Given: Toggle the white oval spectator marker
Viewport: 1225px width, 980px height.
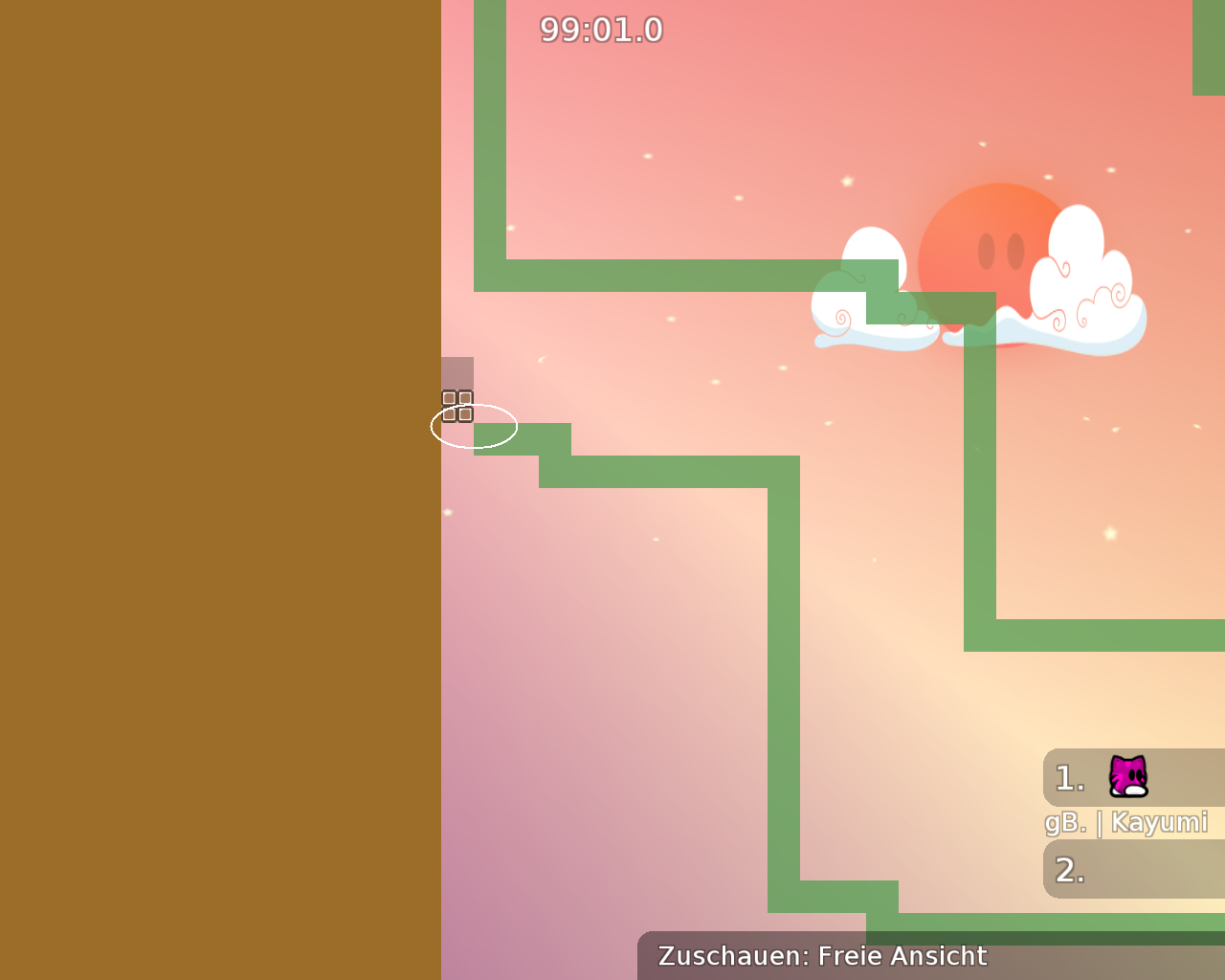Looking at the screenshot, I should click(x=473, y=427).
